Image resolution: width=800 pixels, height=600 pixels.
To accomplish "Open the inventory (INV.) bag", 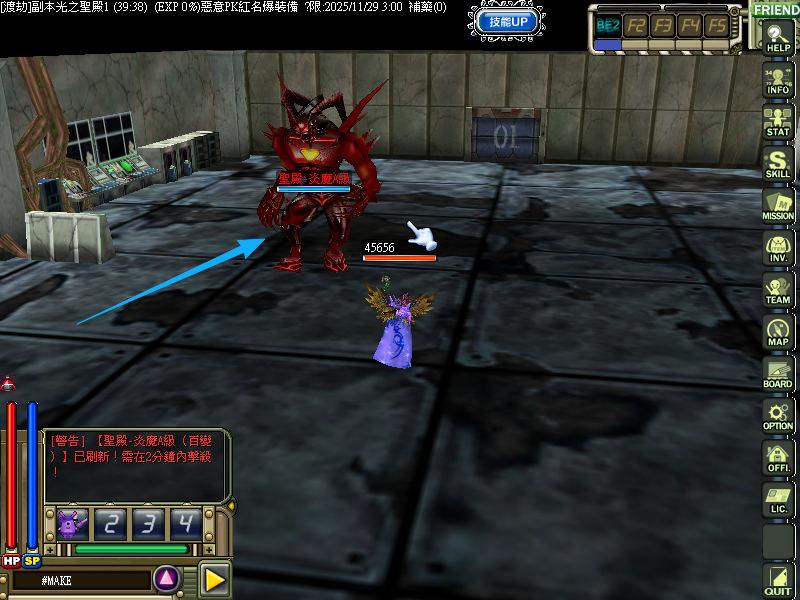I will tap(778, 246).
